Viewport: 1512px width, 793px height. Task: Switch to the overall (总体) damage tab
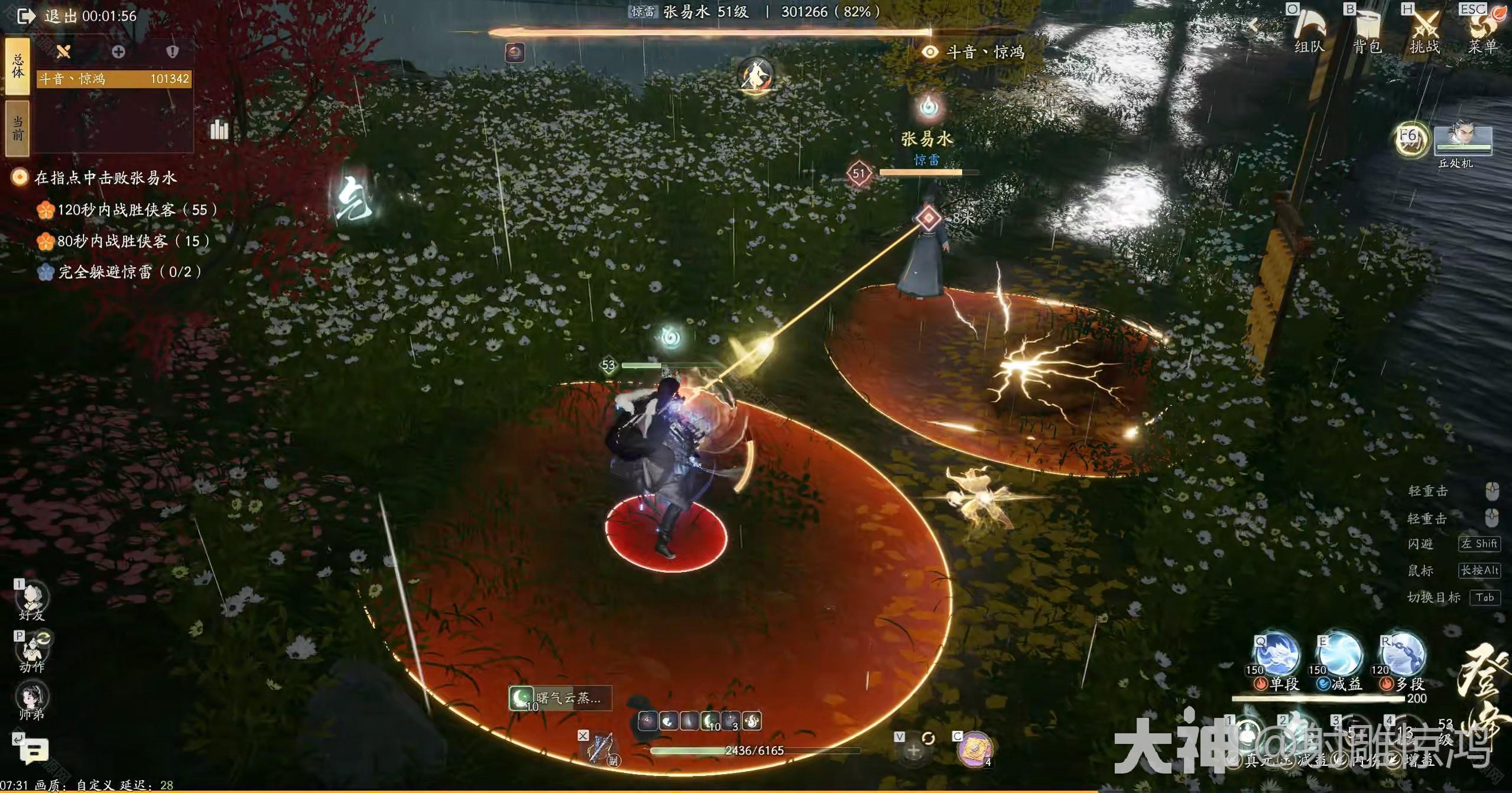tap(18, 66)
